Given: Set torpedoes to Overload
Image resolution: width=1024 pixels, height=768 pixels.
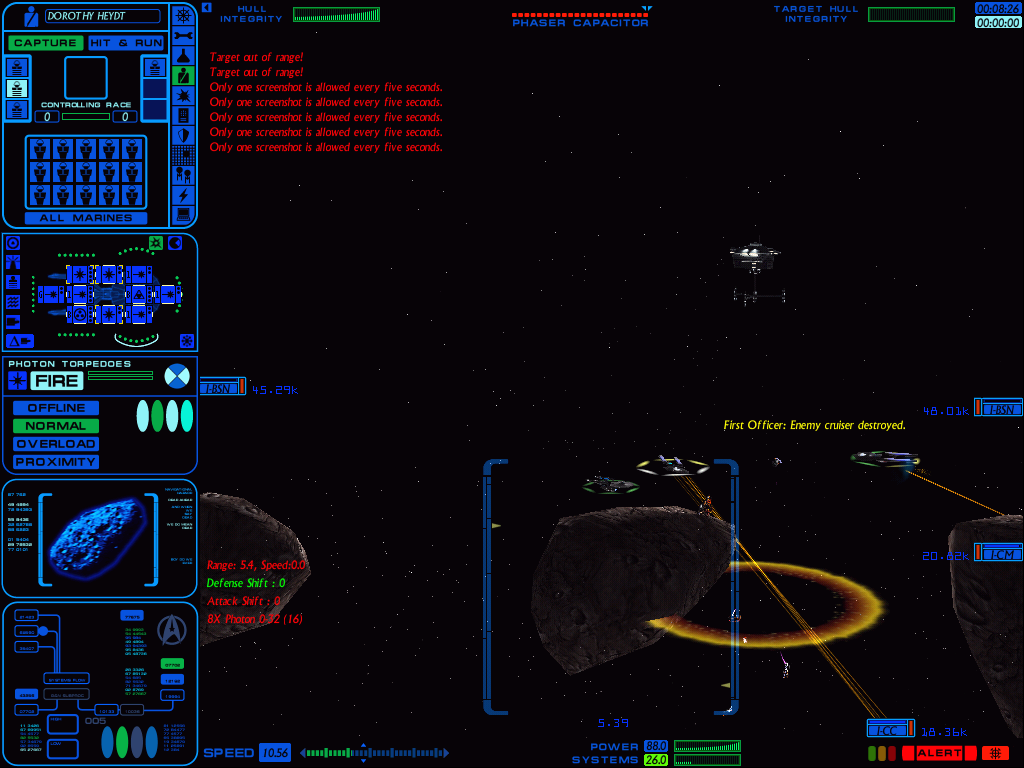Looking at the screenshot, I should point(56,444).
